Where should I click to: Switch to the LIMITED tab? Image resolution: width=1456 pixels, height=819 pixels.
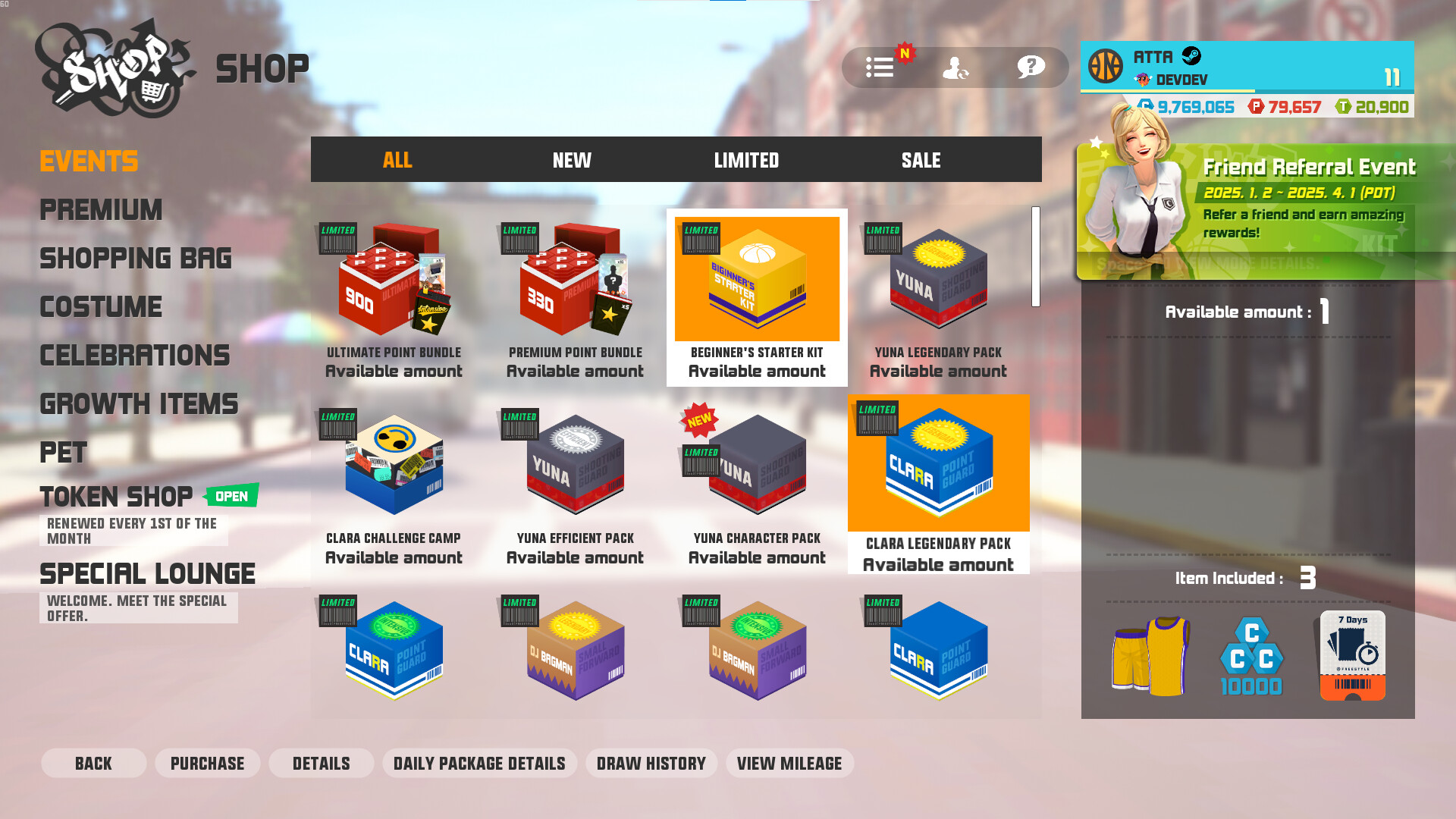point(747,160)
